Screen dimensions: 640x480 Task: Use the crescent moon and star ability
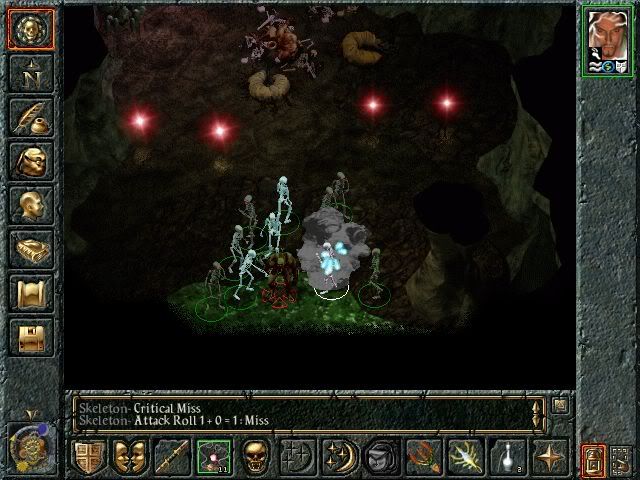point(339,456)
